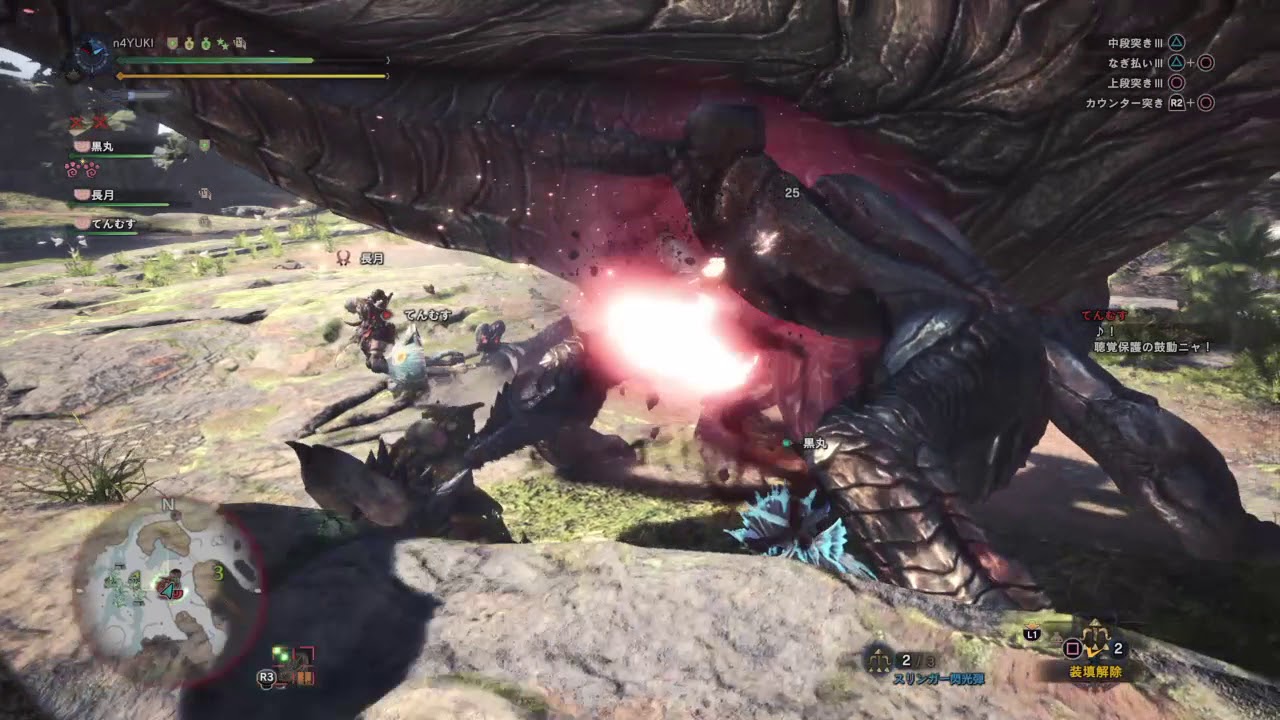Click the cart faint counter icons
This screenshot has height=720, width=1280.
pyautogui.click(x=88, y=123)
